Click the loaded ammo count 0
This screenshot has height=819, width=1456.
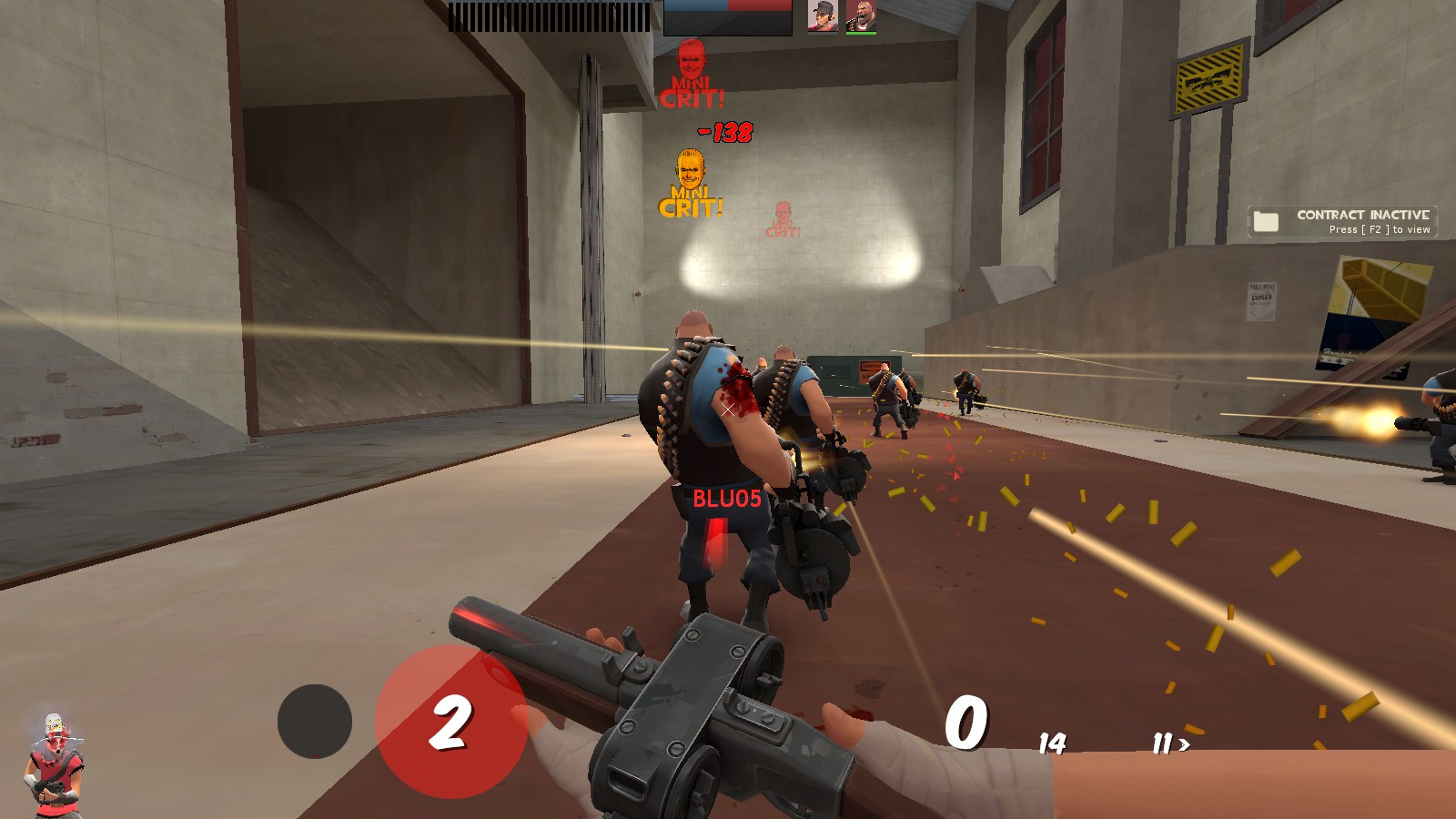(x=966, y=723)
